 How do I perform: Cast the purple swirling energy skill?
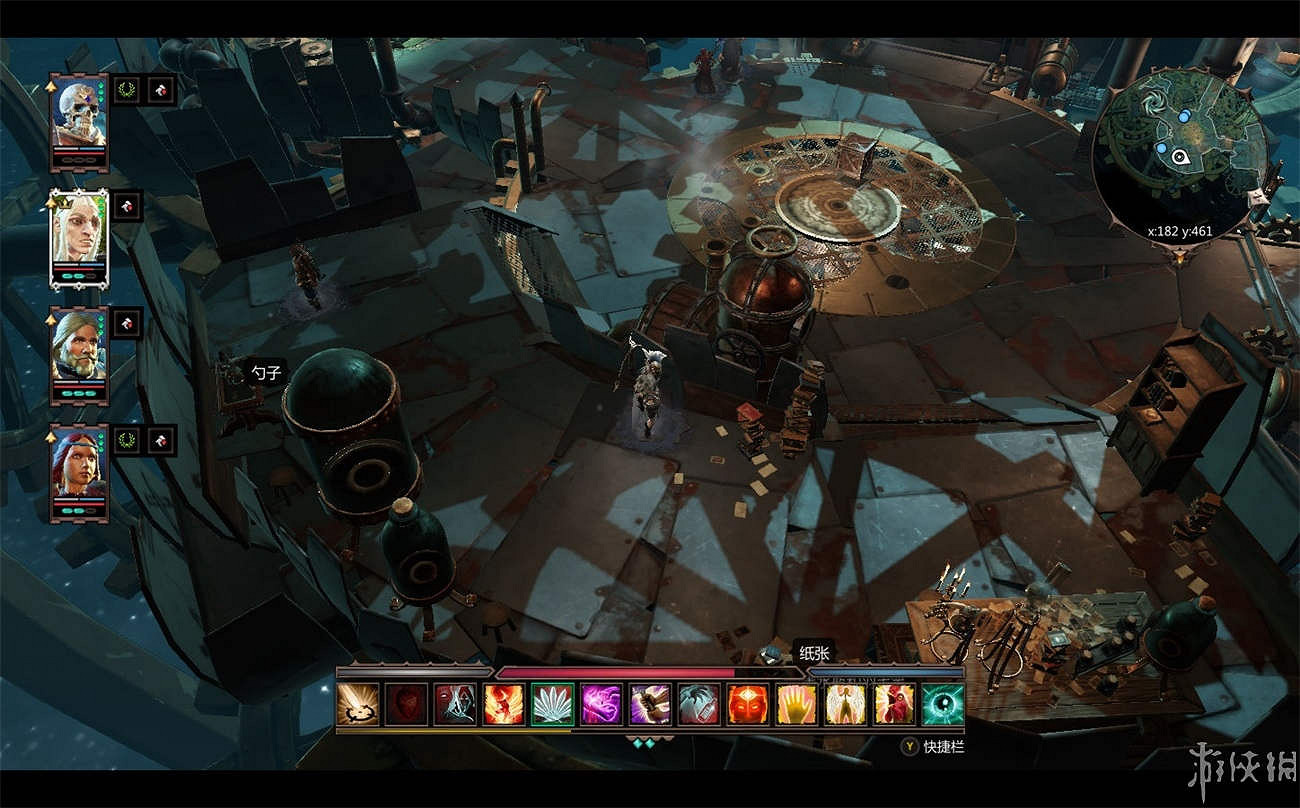(x=601, y=704)
